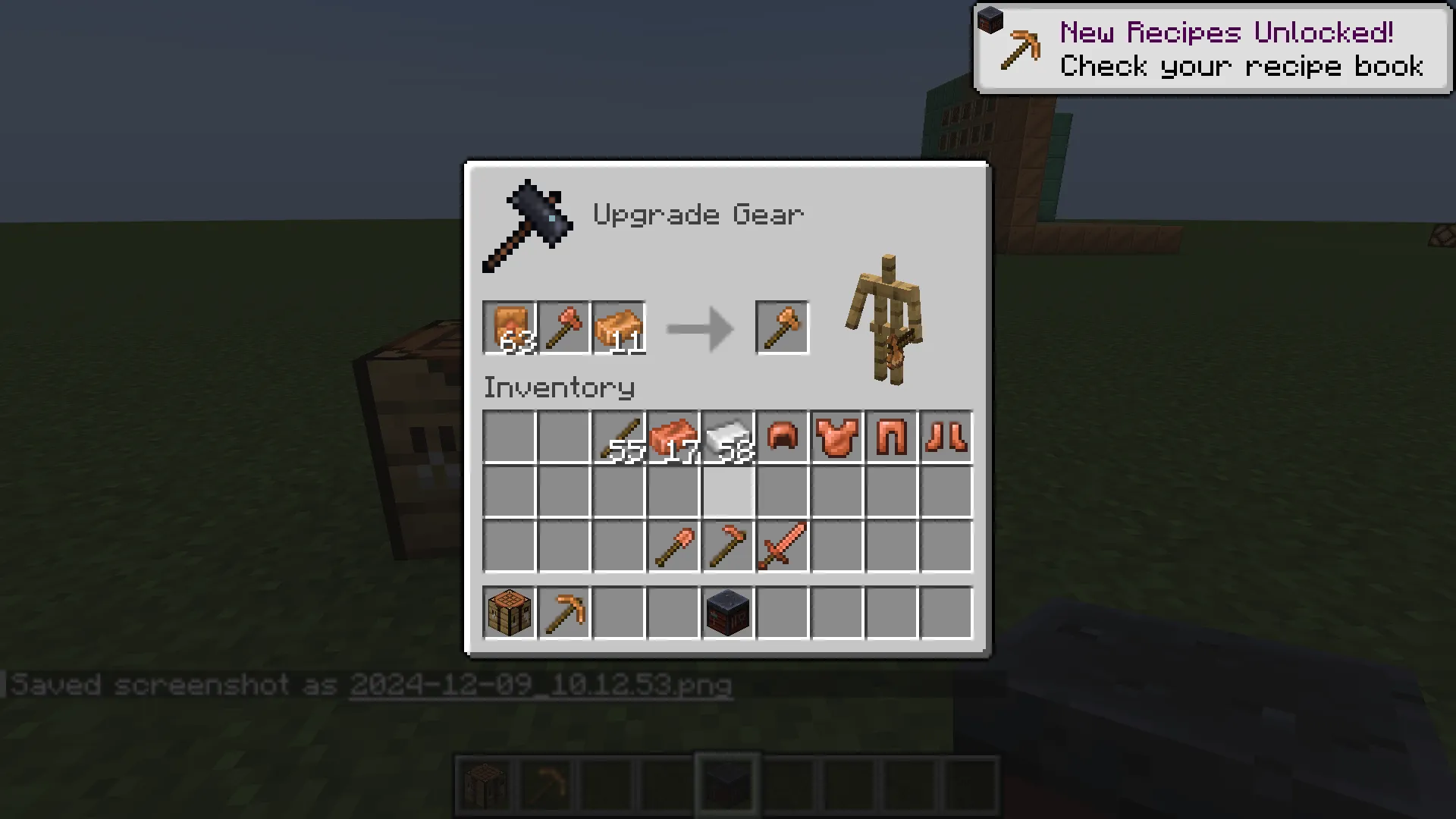This screenshot has width=1456, height=819.
Task: Select the stack of 55 sticks in inventory
Action: click(x=618, y=438)
